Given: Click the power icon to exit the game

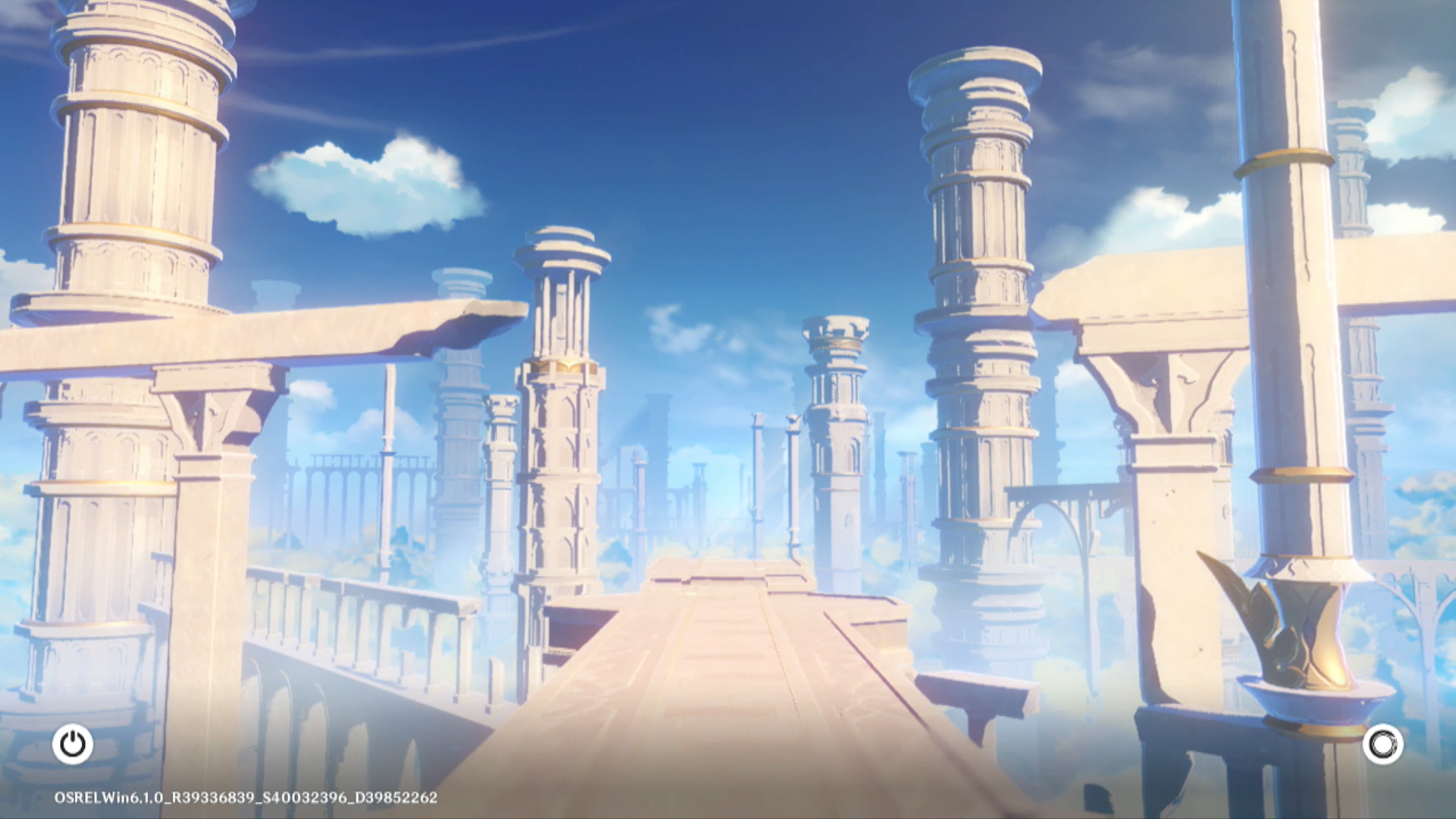Looking at the screenshot, I should point(73,744).
